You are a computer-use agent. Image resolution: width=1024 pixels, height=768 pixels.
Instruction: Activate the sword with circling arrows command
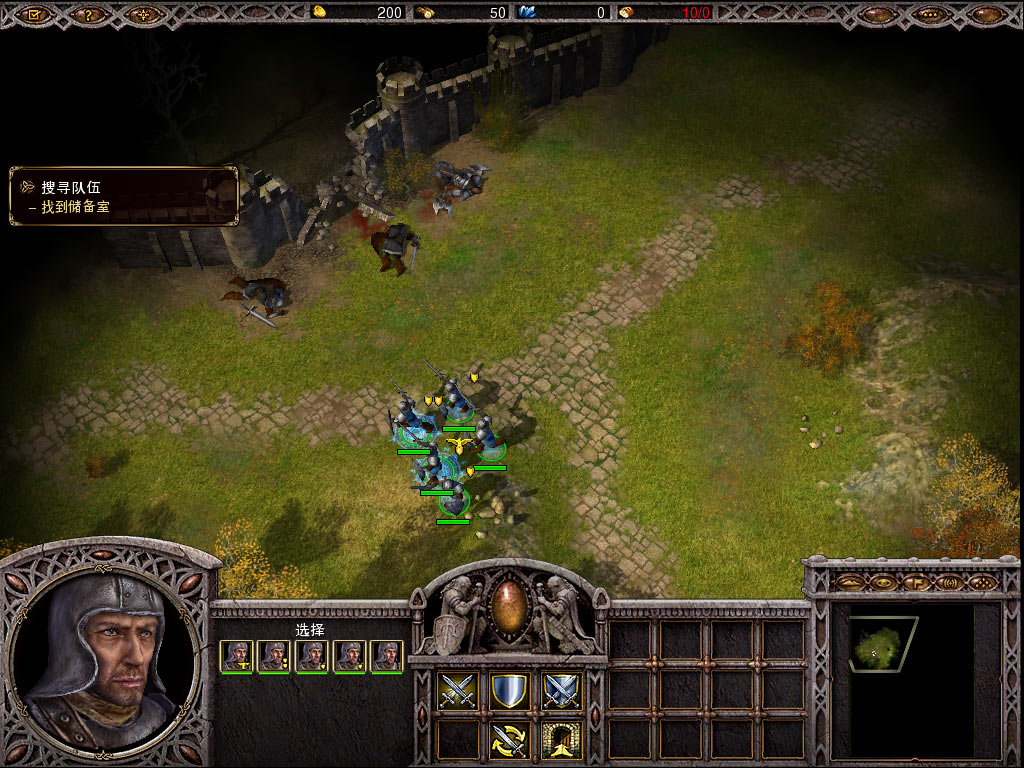coord(509,741)
